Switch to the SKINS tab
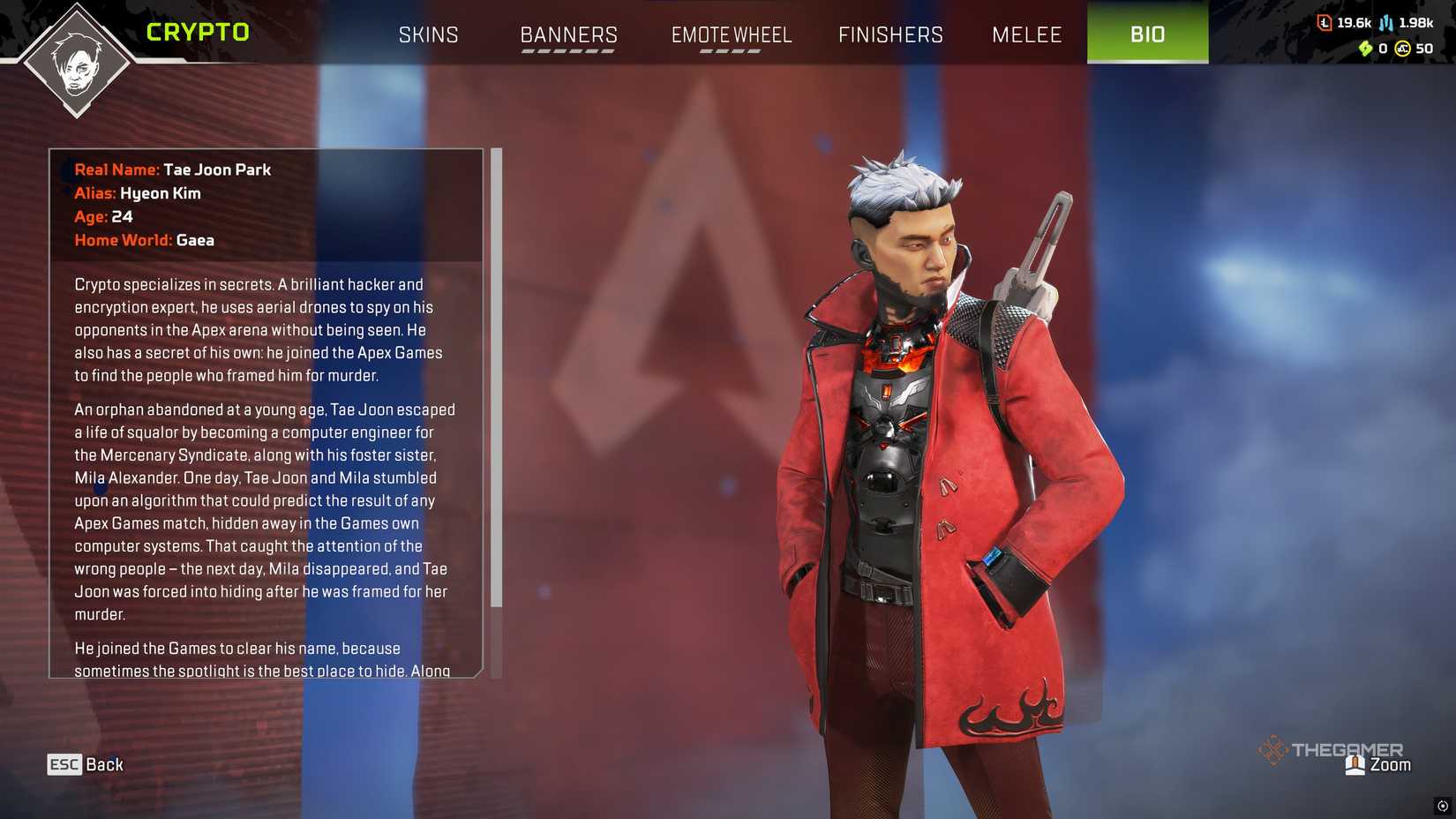 429,34
